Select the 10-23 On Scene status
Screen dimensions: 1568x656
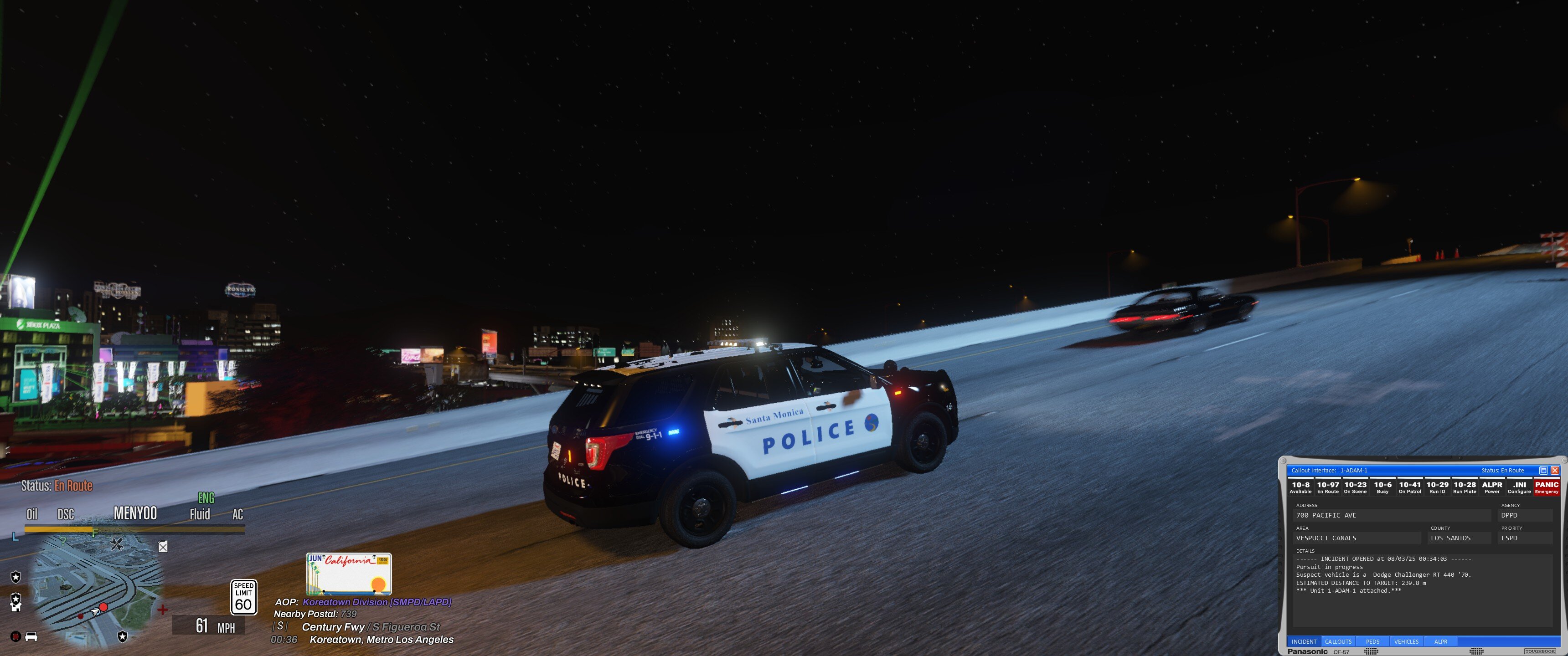(1355, 487)
